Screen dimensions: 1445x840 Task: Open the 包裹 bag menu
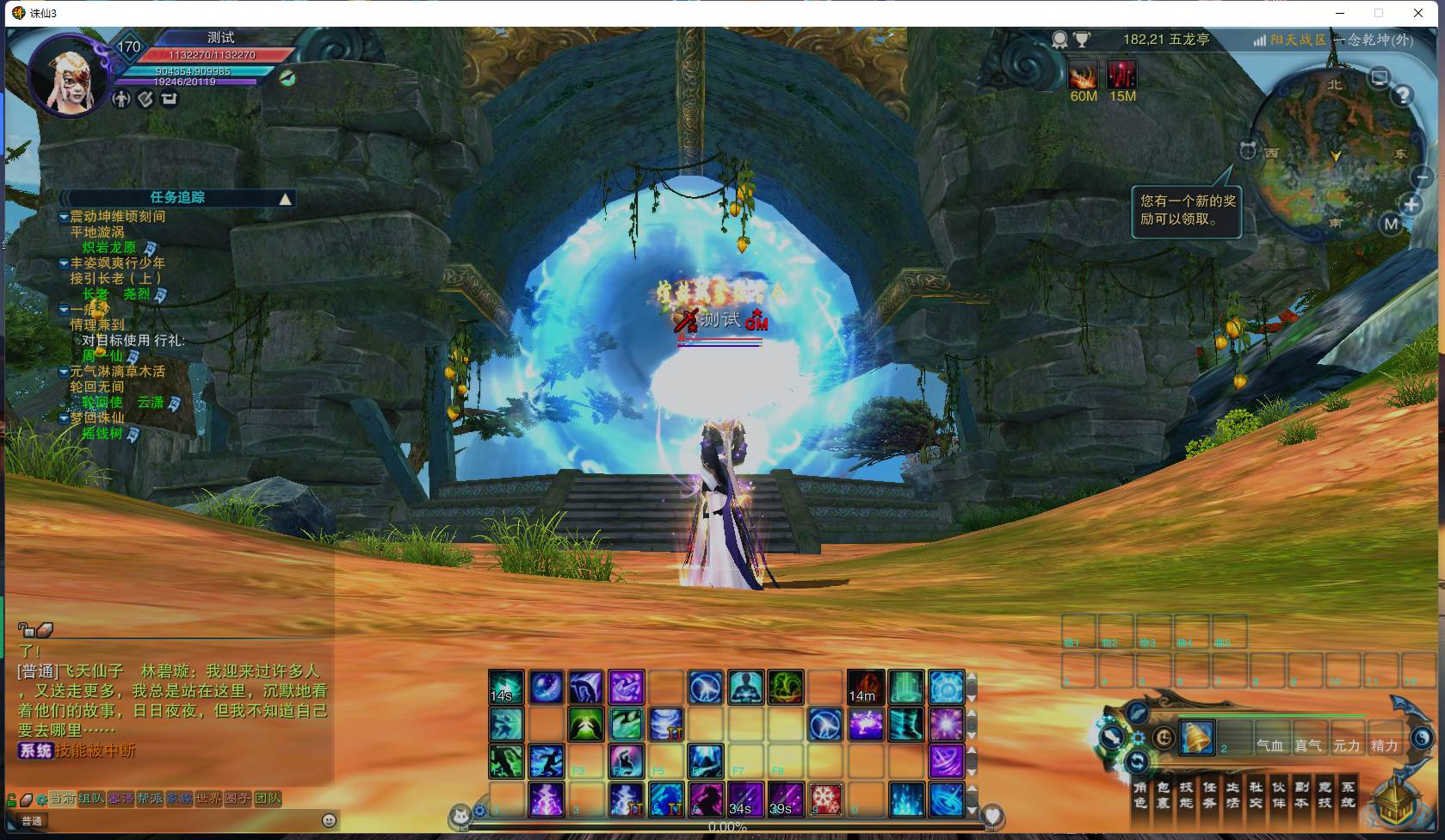[x=1164, y=794]
